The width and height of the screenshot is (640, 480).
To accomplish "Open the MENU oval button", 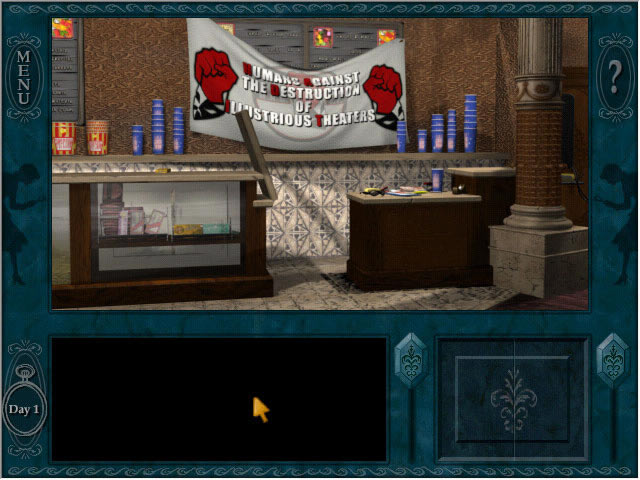I will click(x=23, y=69).
